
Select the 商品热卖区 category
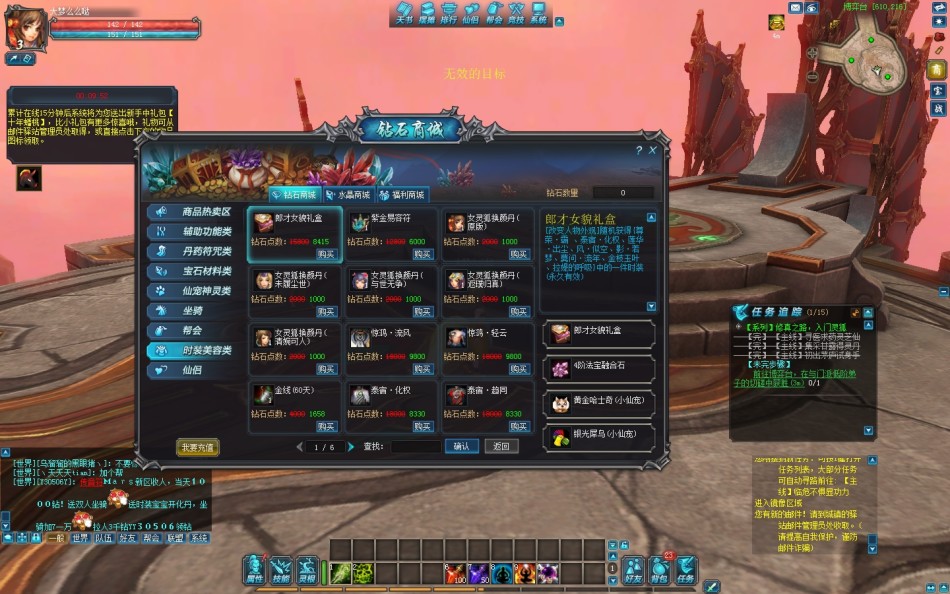pos(196,212)
